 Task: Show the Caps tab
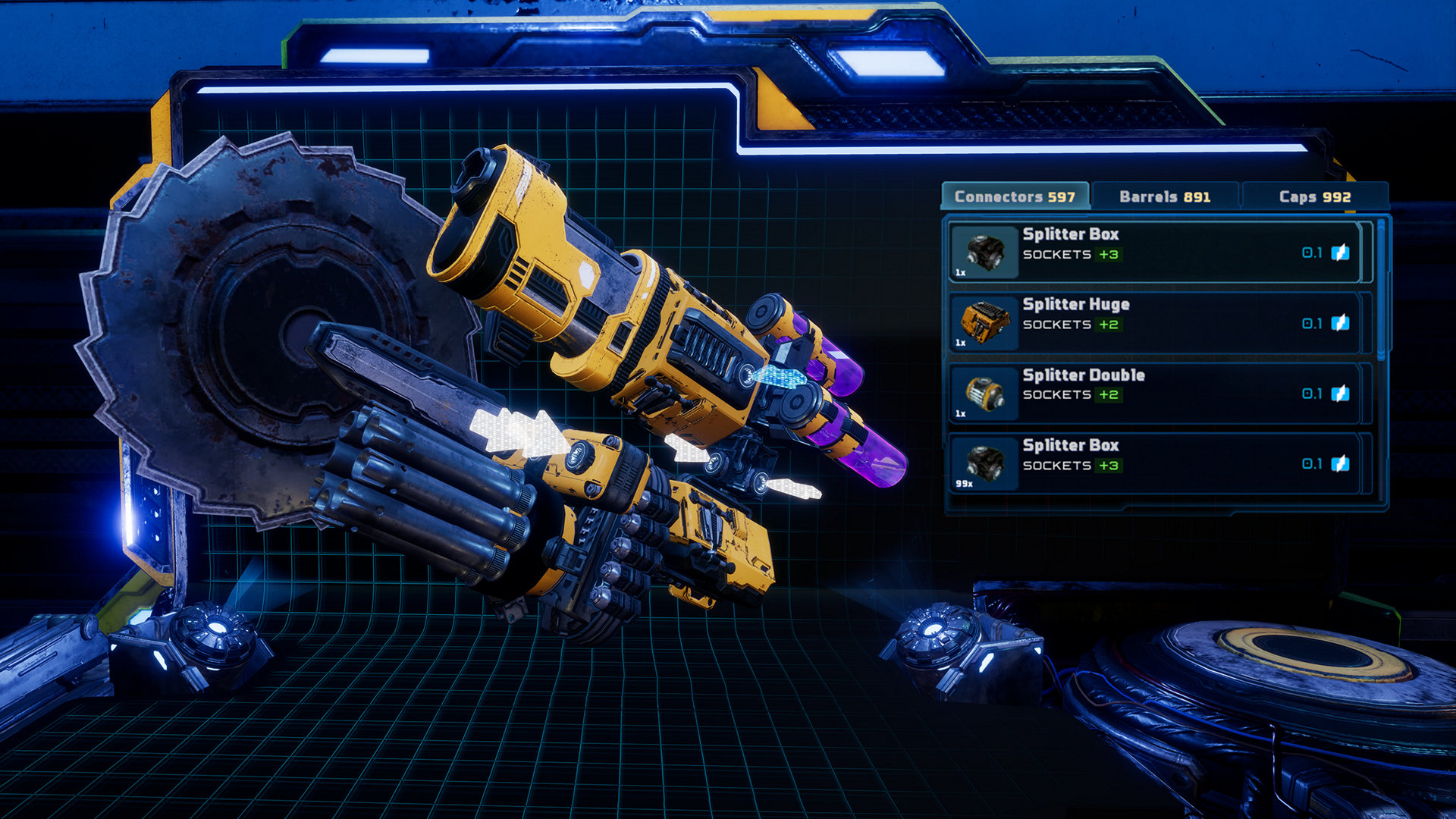[1314, 196]
